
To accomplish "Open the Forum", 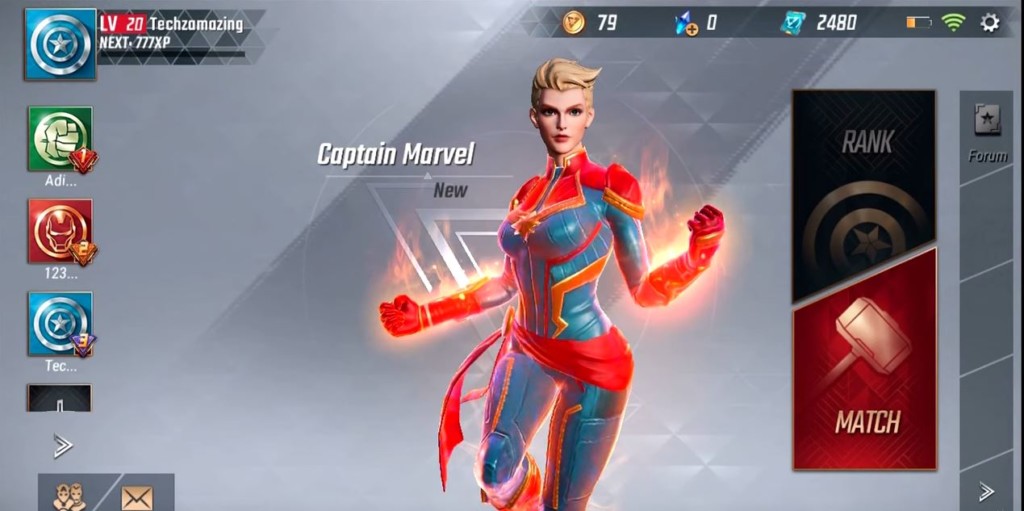I will (x=987, y=130).
